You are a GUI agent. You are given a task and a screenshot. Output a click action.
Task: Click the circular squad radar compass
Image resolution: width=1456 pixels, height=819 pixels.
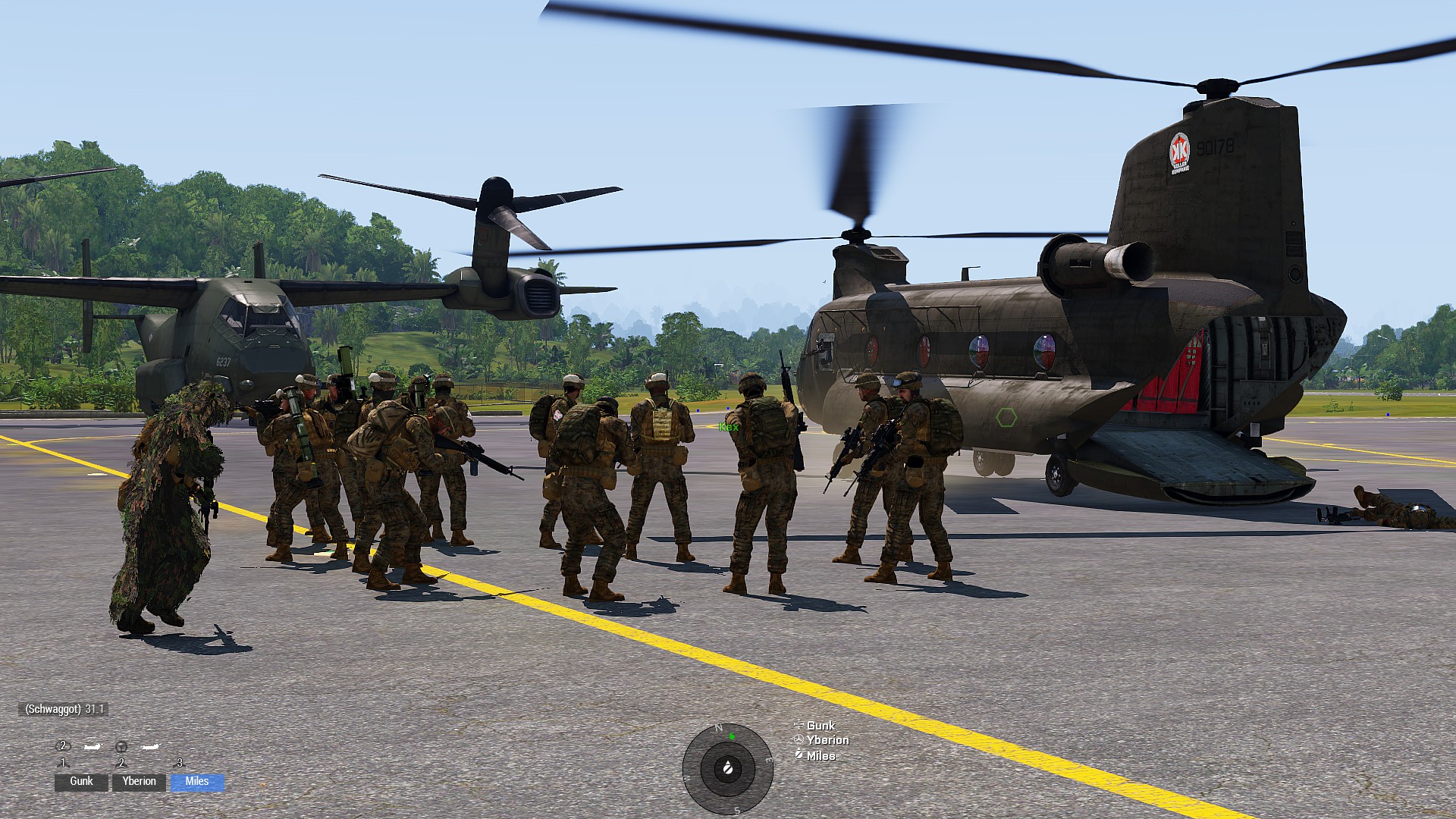[727, 769]
